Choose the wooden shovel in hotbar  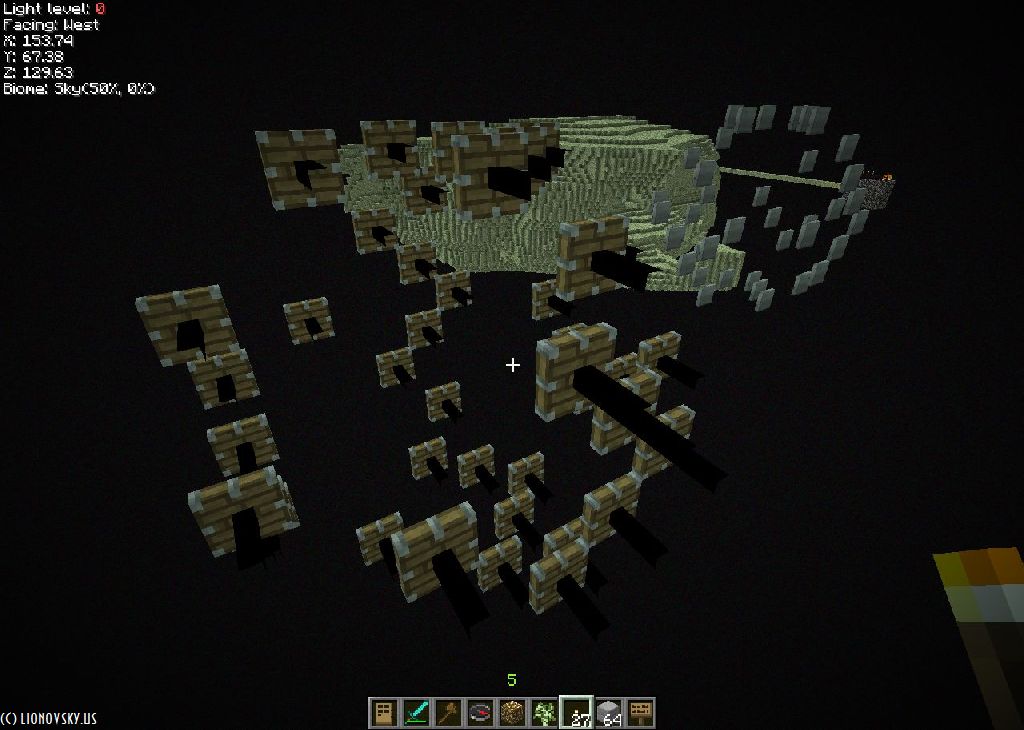(447, 713)
